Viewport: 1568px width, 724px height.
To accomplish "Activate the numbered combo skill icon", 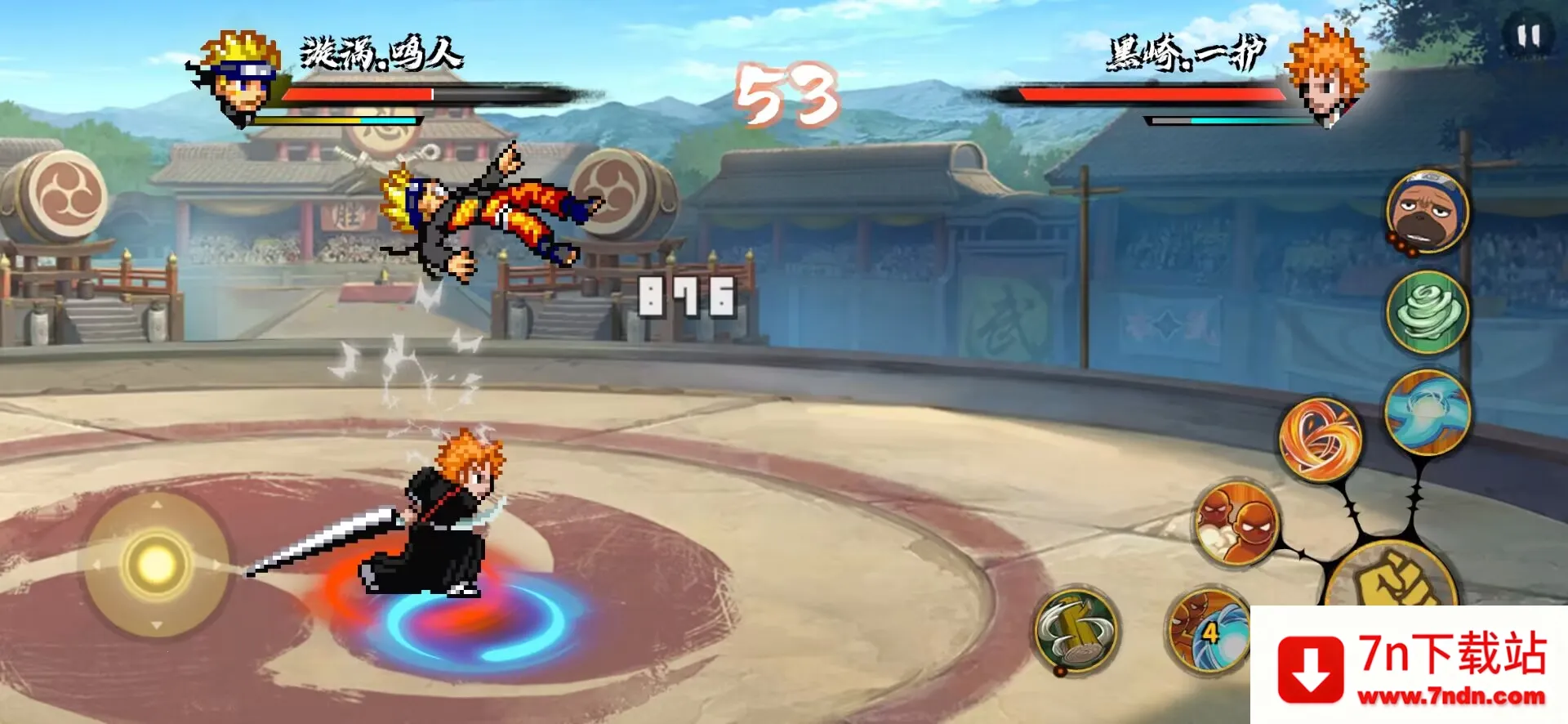I will click(x=1207, y=631).
